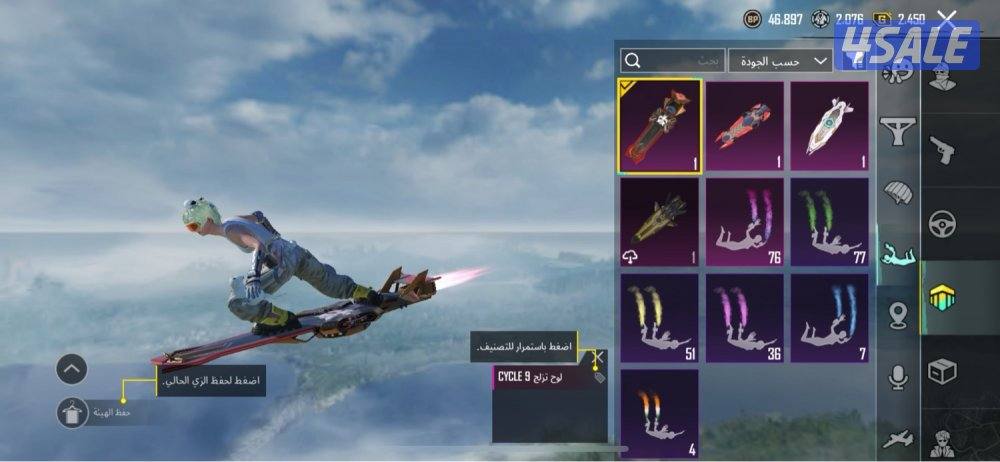Open the sort-by-quality dropdown
This screenshot has width=1000, height=462.
coord(780,61)
